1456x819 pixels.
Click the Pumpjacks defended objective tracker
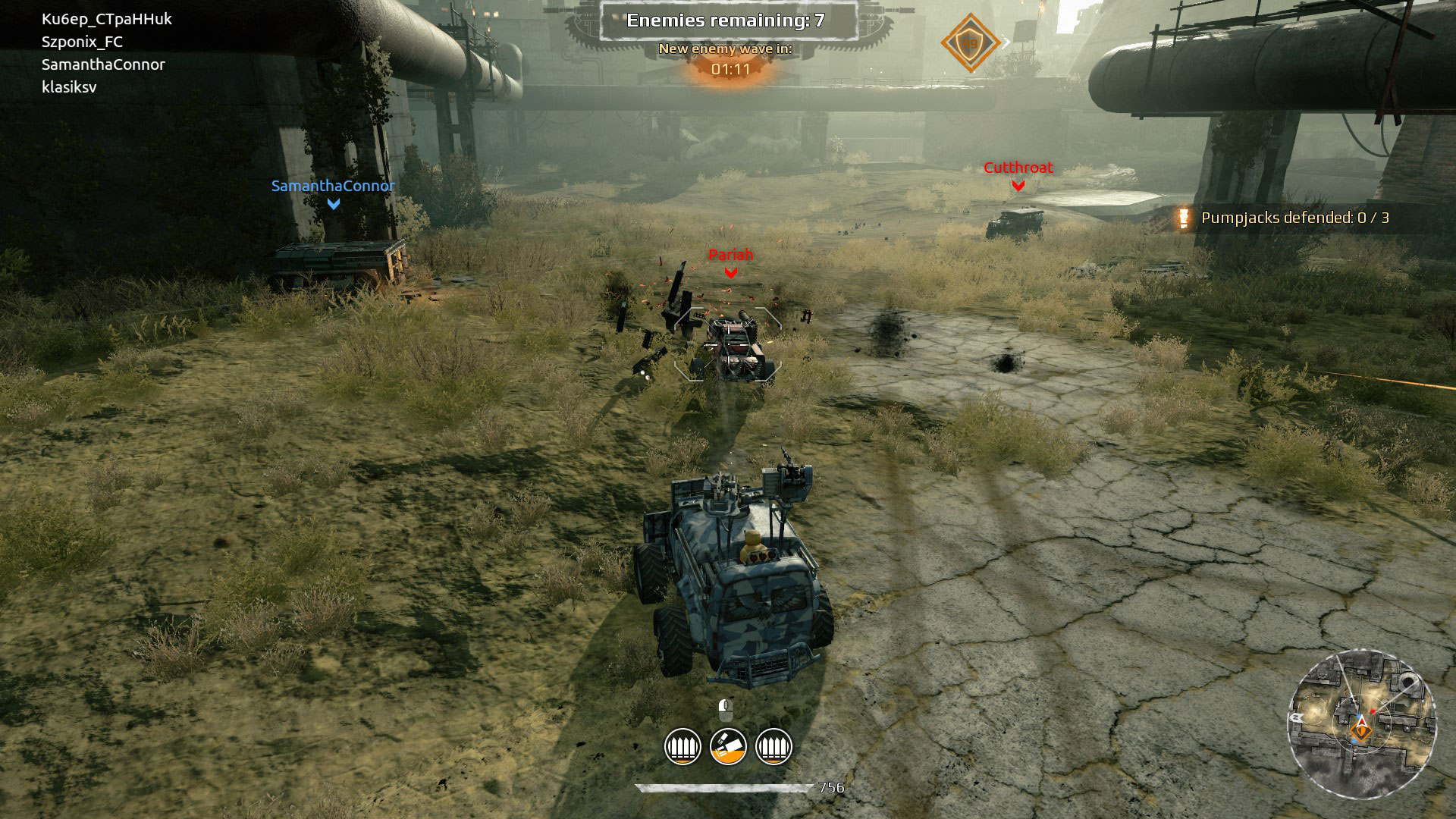(x=1294, y=218)
